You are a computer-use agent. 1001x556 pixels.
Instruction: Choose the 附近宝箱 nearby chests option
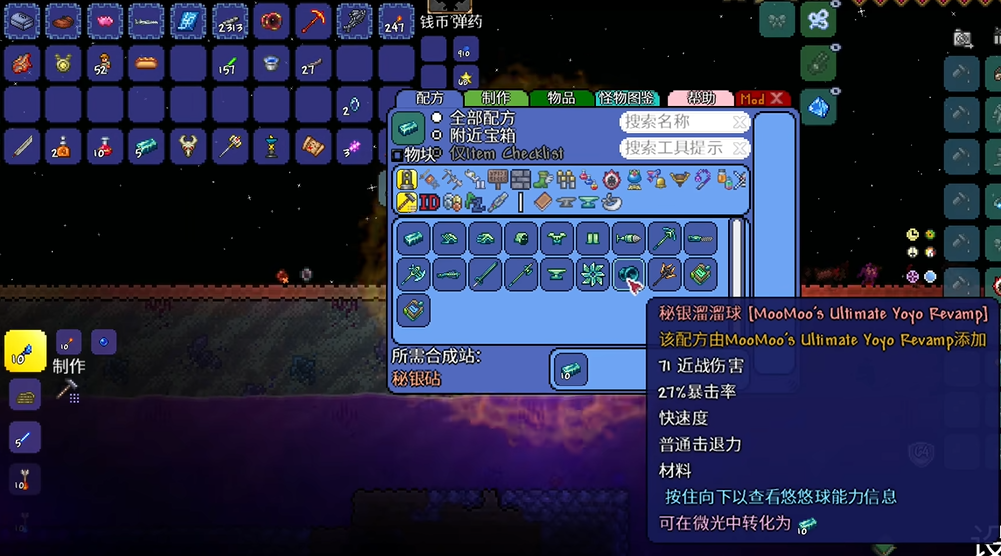coord(437,134)
